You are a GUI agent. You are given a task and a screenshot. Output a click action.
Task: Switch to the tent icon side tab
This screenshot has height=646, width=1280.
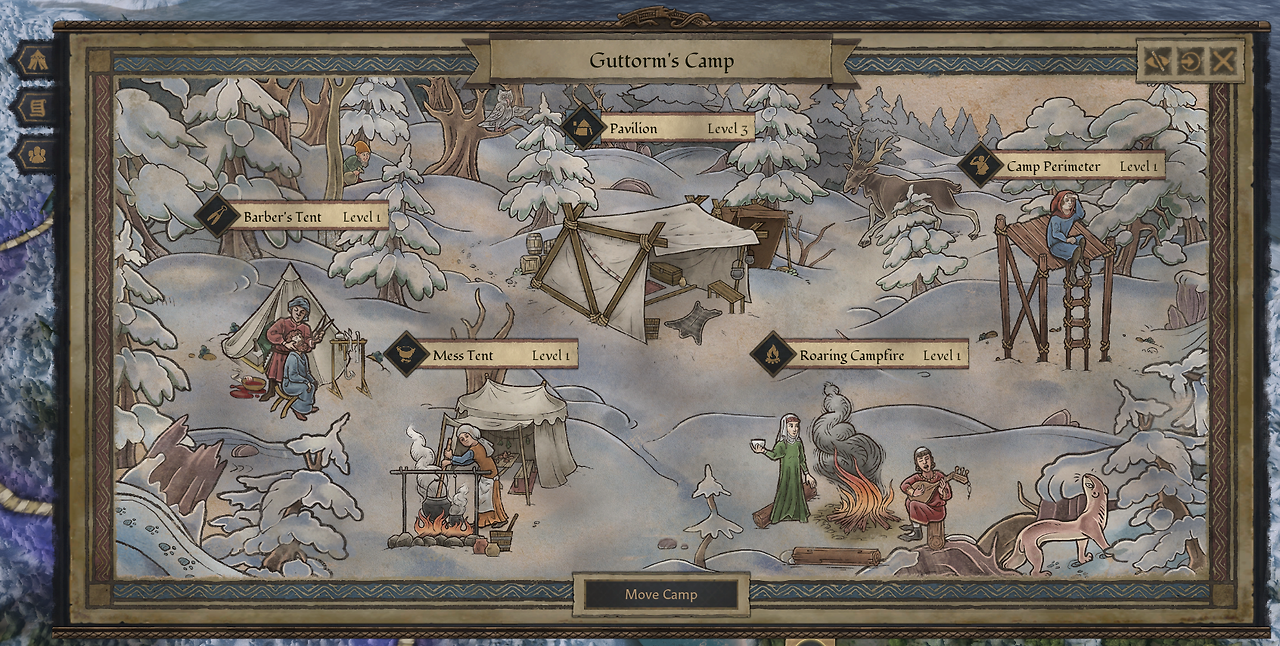click(x=36, y=59)
